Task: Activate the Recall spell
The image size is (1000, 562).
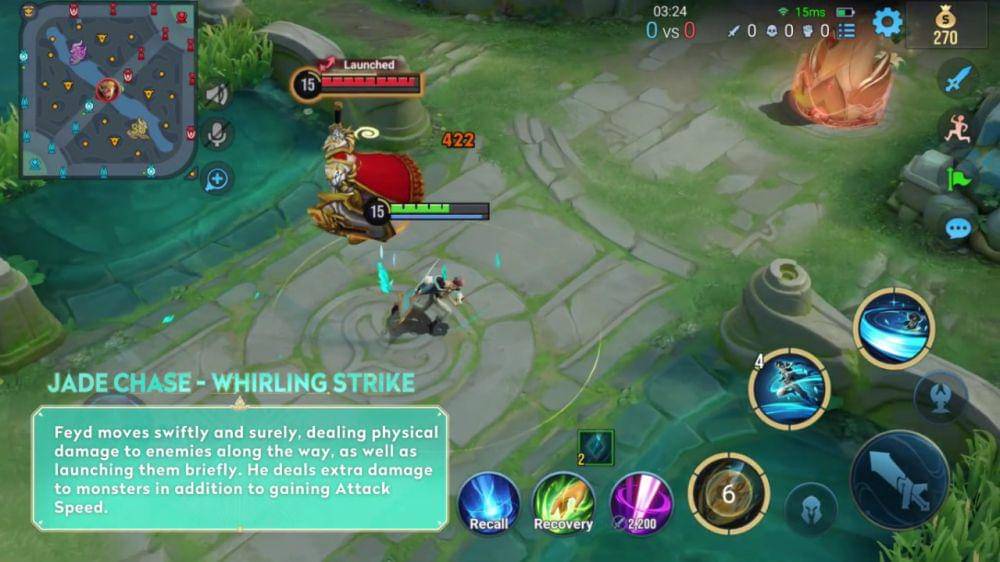Action: coord(489,503)
